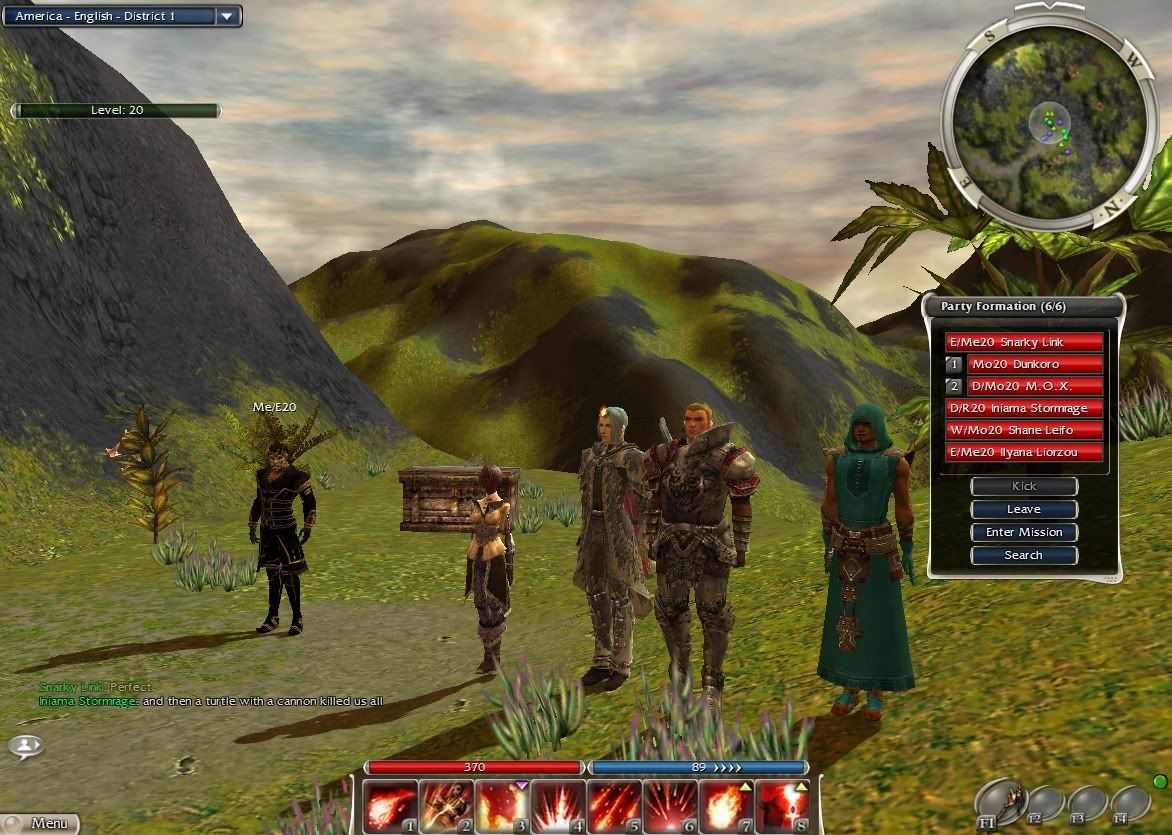1172x835 pixels.
Task: Trigger the skill in slot 8
Action: coord(782,806)
